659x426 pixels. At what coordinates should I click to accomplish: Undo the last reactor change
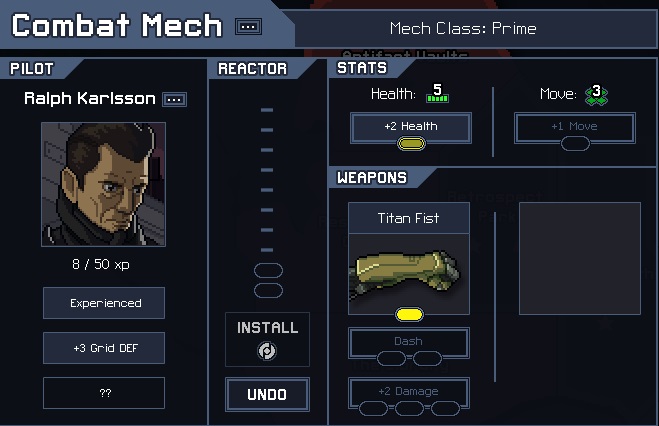point(267,394)
